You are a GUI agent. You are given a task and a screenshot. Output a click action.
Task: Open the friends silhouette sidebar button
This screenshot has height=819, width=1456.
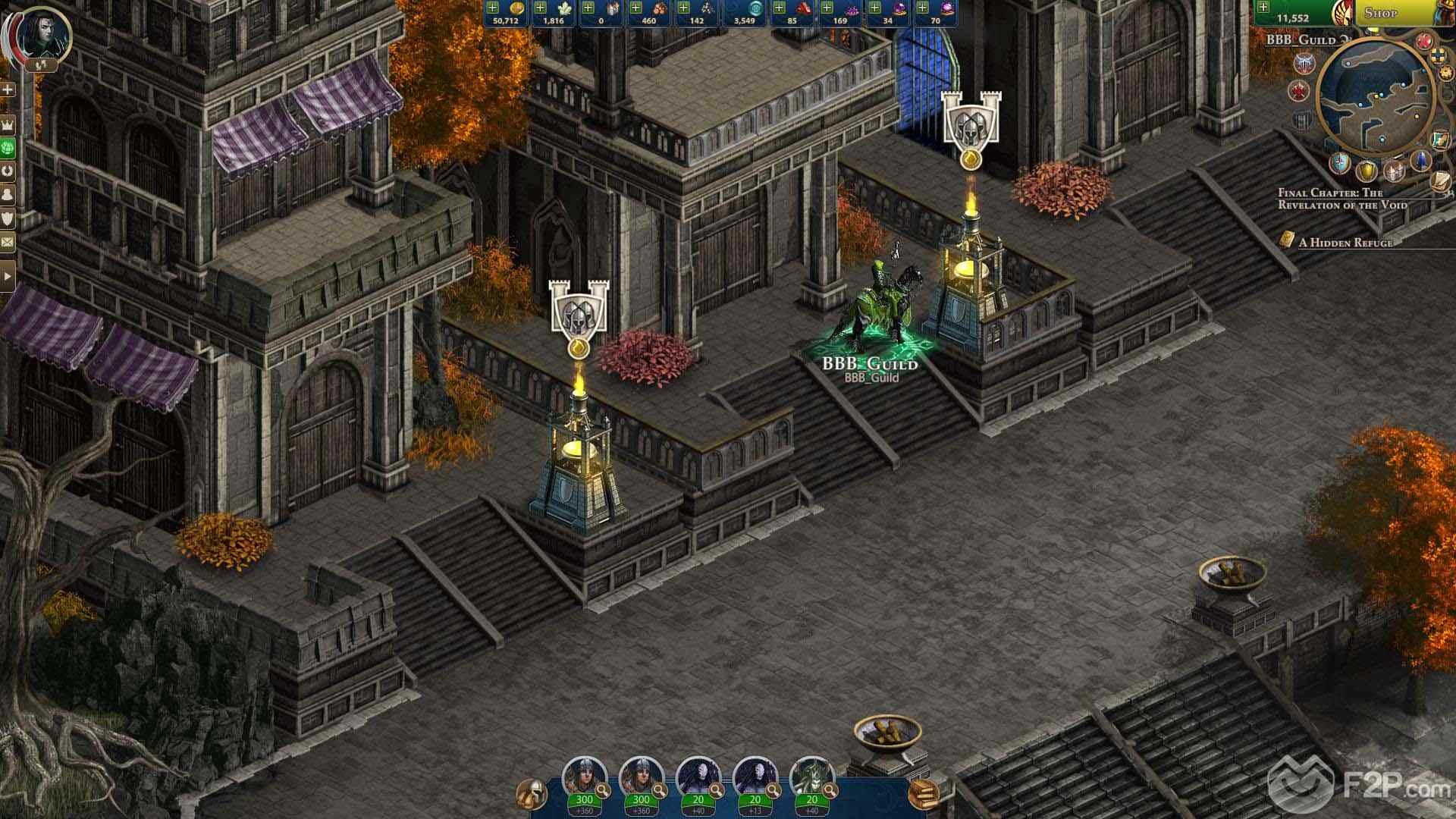click(x=8, y=195)
